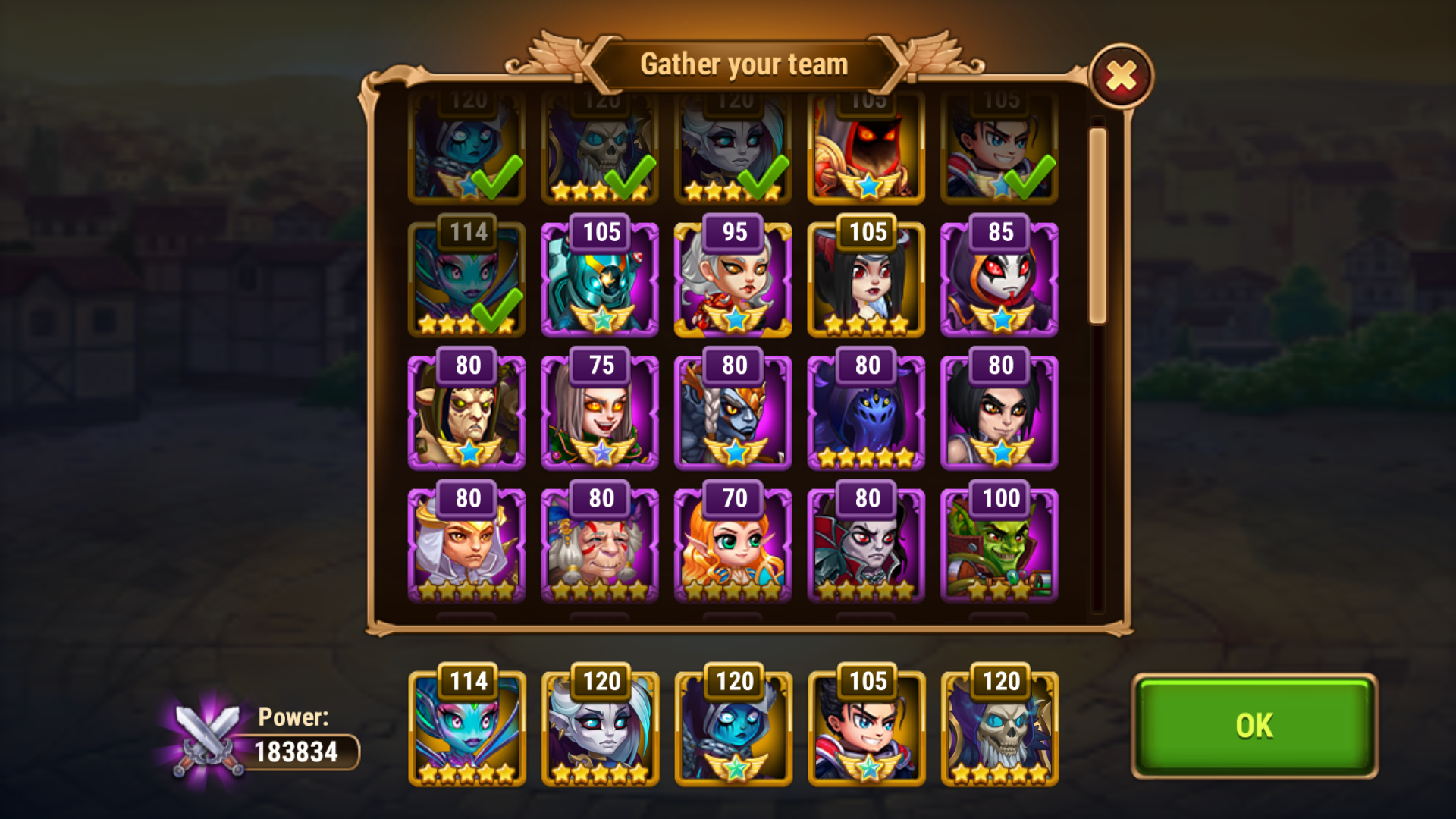Deselect the checked level 114 mermaid hero

[x=466, y=281]
